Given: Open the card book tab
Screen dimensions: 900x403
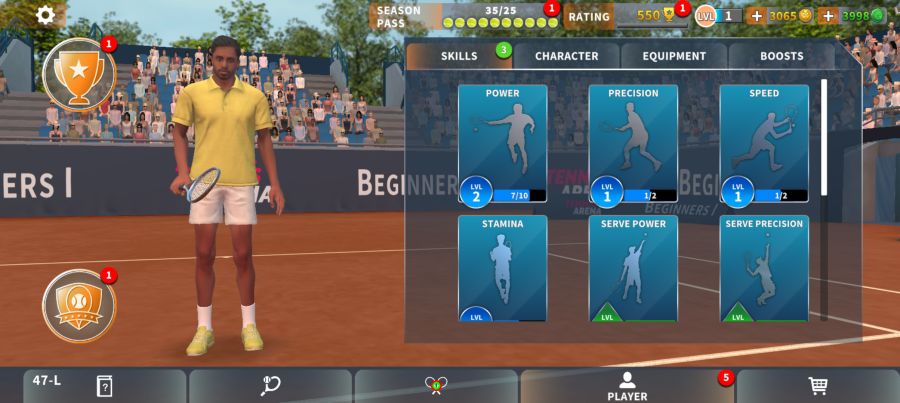Looking at the screenshot, I should (x=104, y=386).
